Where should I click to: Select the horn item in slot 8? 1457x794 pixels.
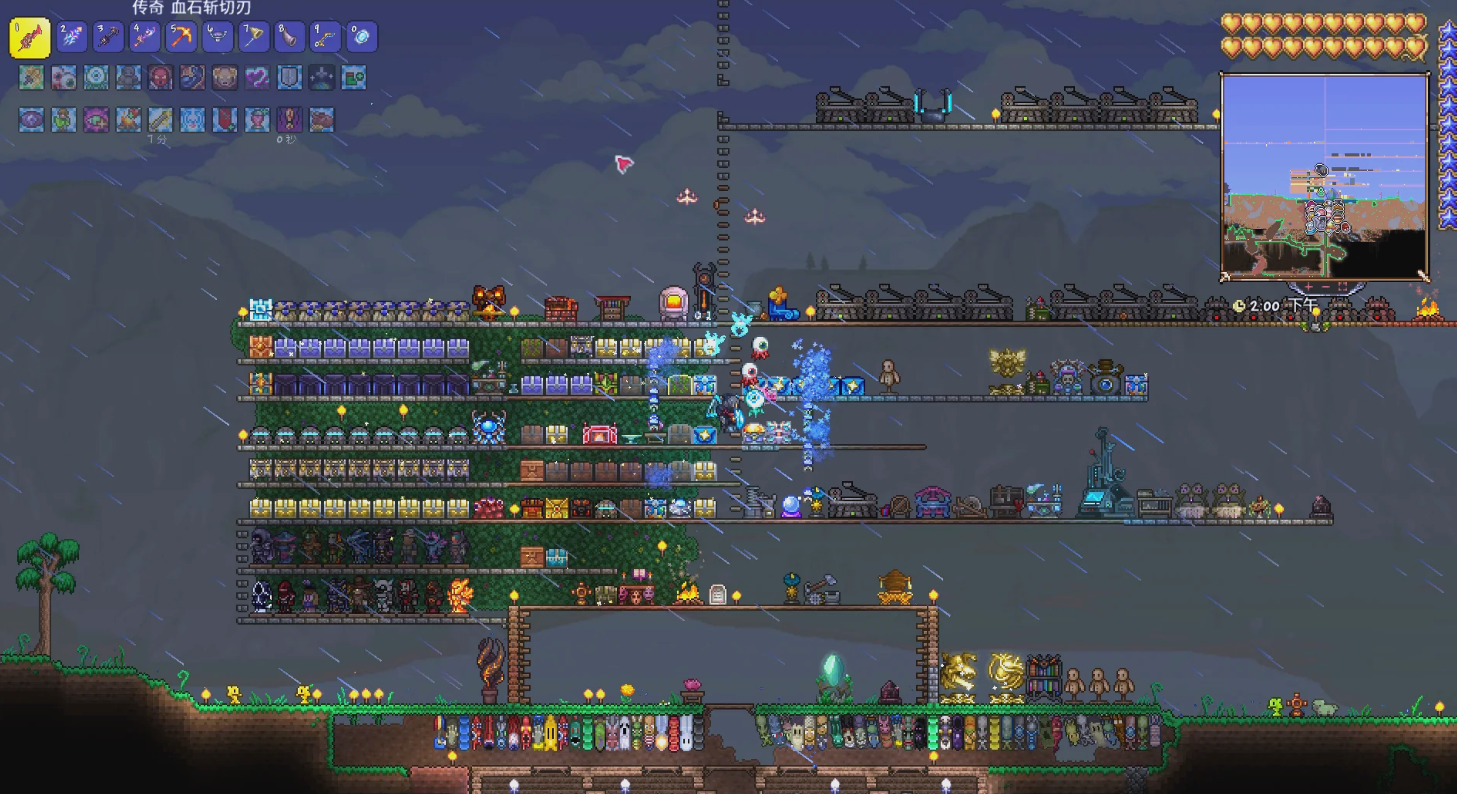point(289,37)
